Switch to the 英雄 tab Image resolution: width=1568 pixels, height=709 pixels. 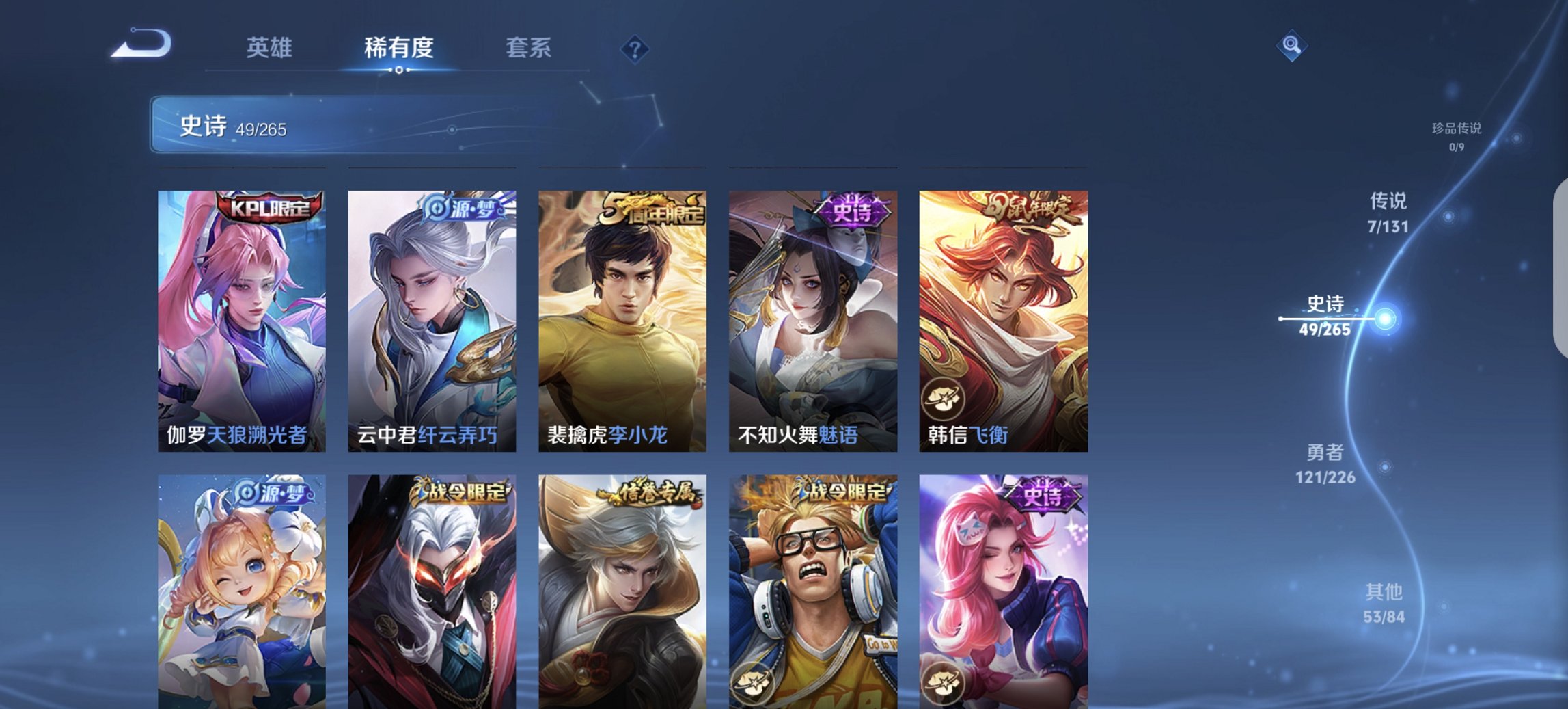tap(270, 48)
